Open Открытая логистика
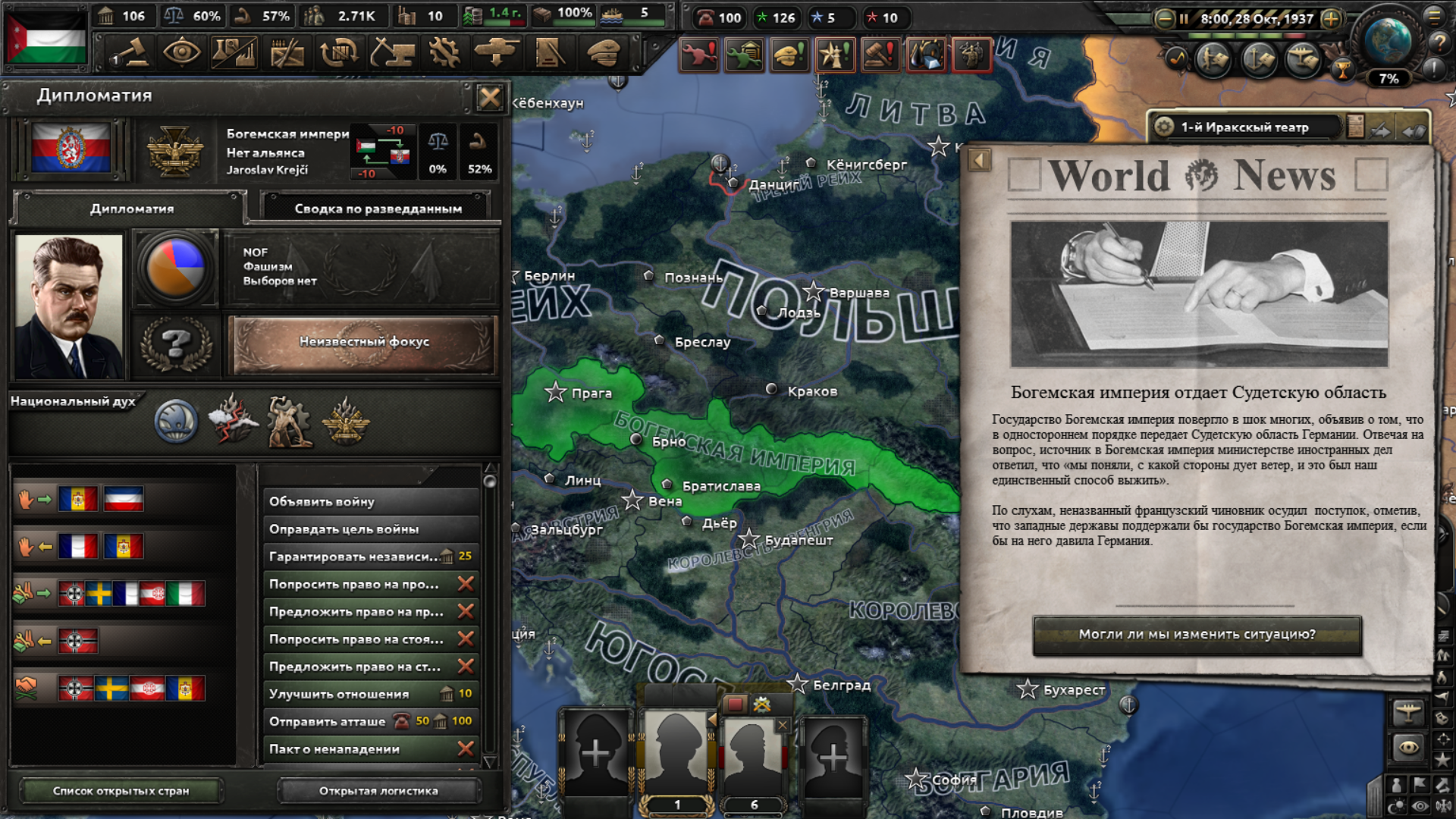 point(378,791)
